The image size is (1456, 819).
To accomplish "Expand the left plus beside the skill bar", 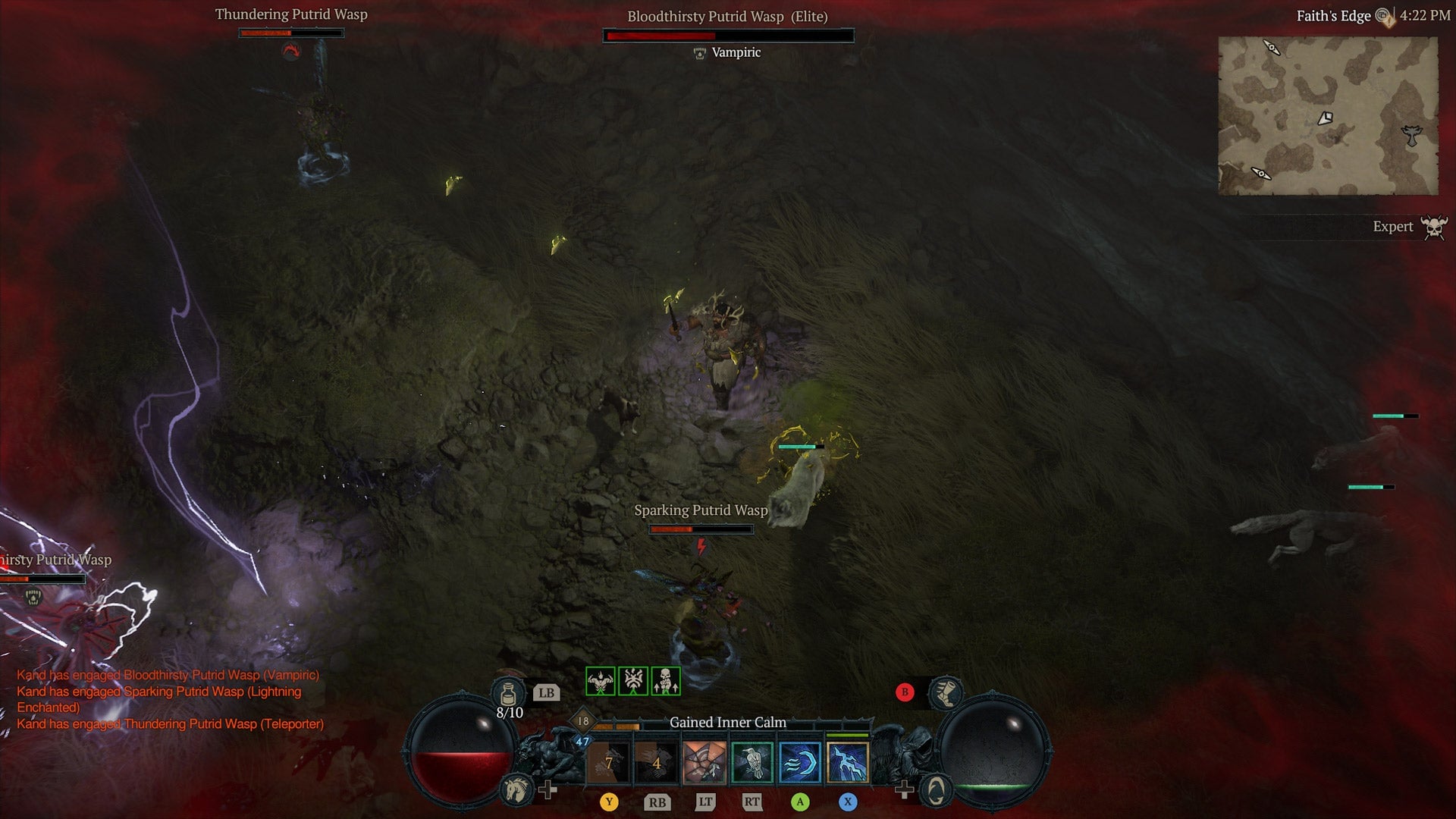I will 548,789.
